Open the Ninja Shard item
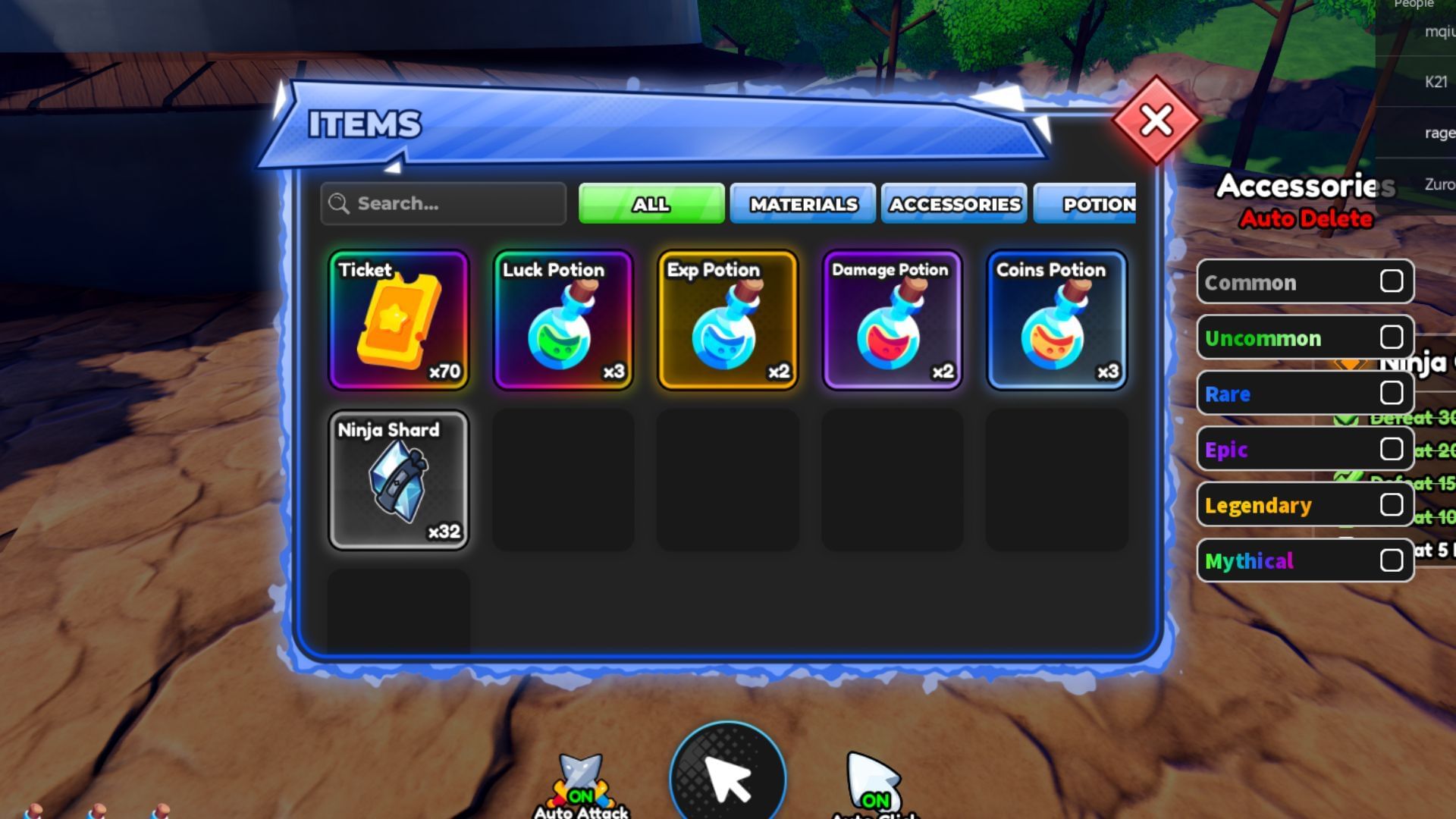 pos(400,479)
